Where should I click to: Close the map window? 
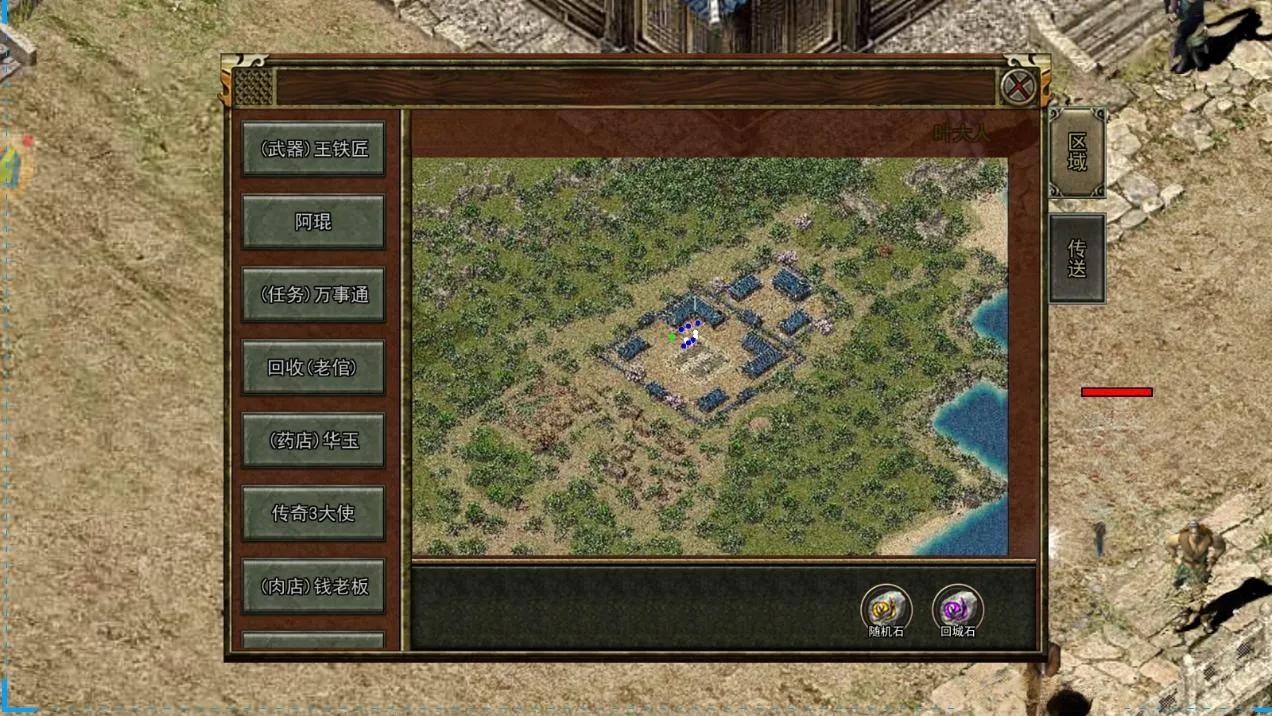1018,87
